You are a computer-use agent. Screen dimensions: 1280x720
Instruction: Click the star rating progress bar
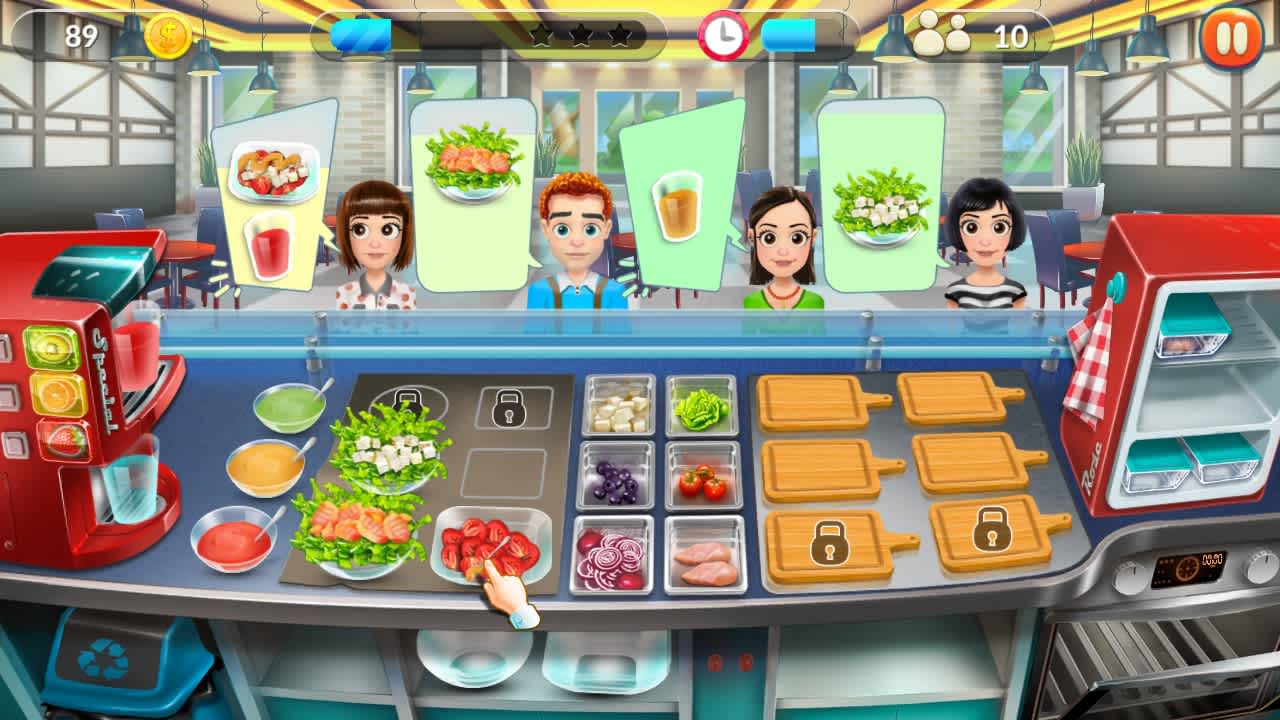click(x=578, y=33)
